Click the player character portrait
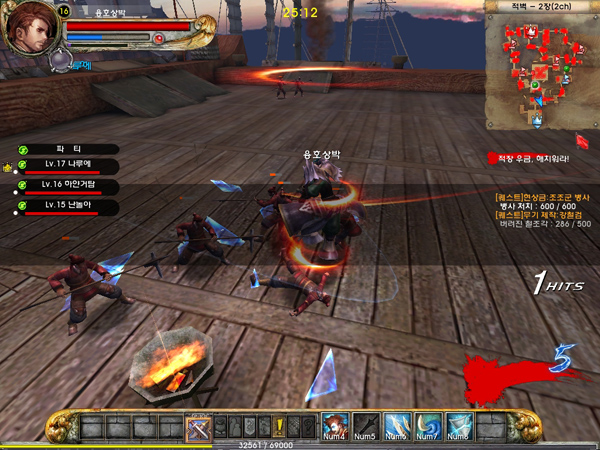This screenshot has height=450, width=600. (29, 29)
